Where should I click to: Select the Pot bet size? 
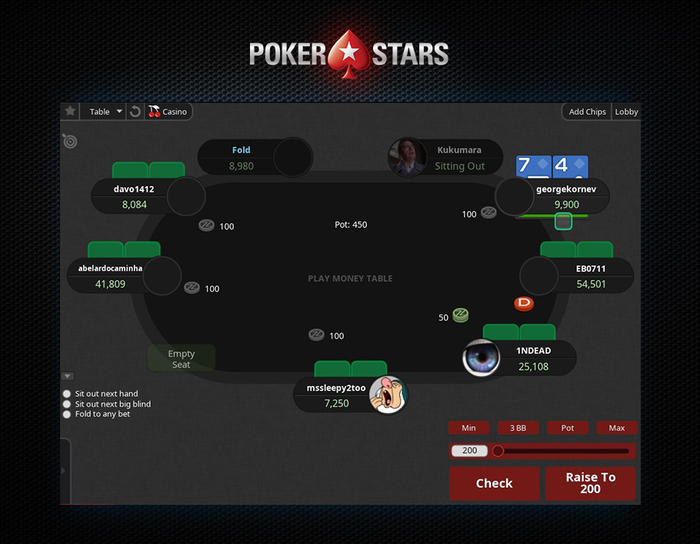click(567, 428)
